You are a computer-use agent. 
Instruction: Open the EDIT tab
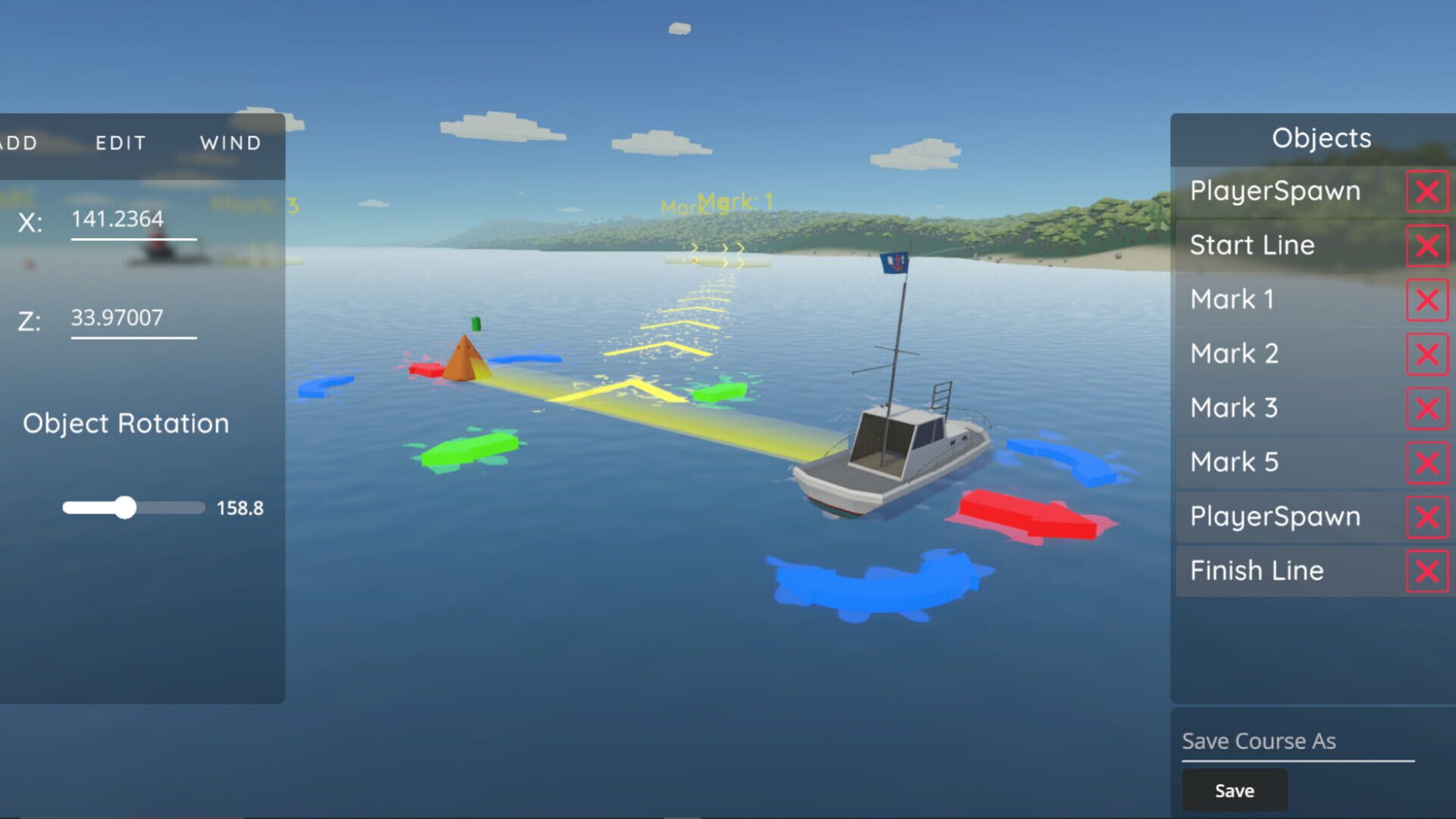121,142
